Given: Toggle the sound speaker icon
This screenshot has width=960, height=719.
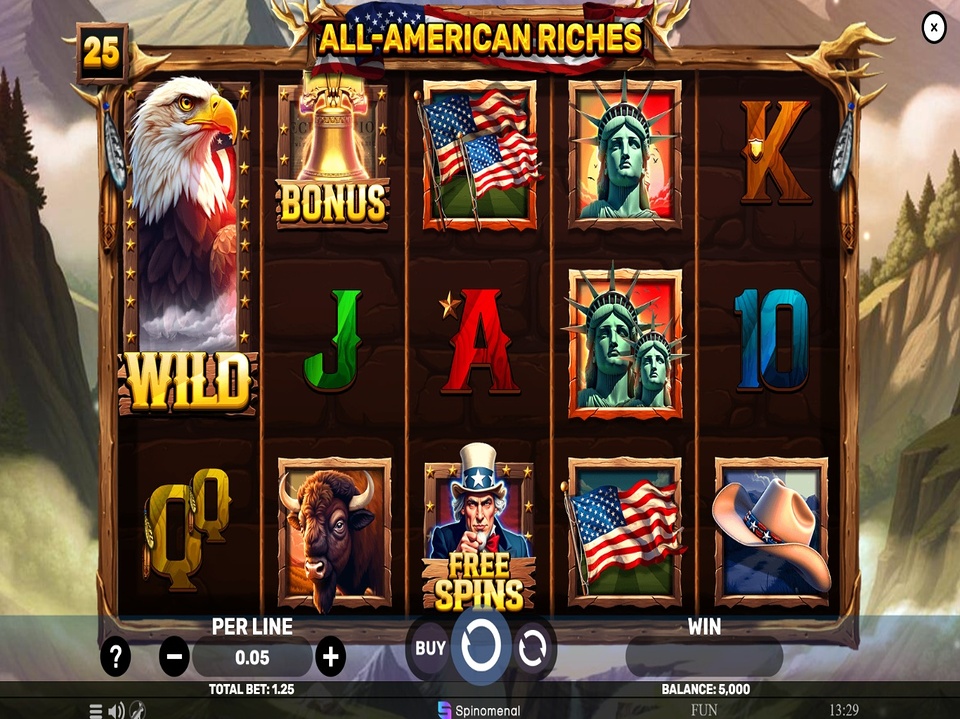Looking at the screenshot, I should tap(116, 711).
